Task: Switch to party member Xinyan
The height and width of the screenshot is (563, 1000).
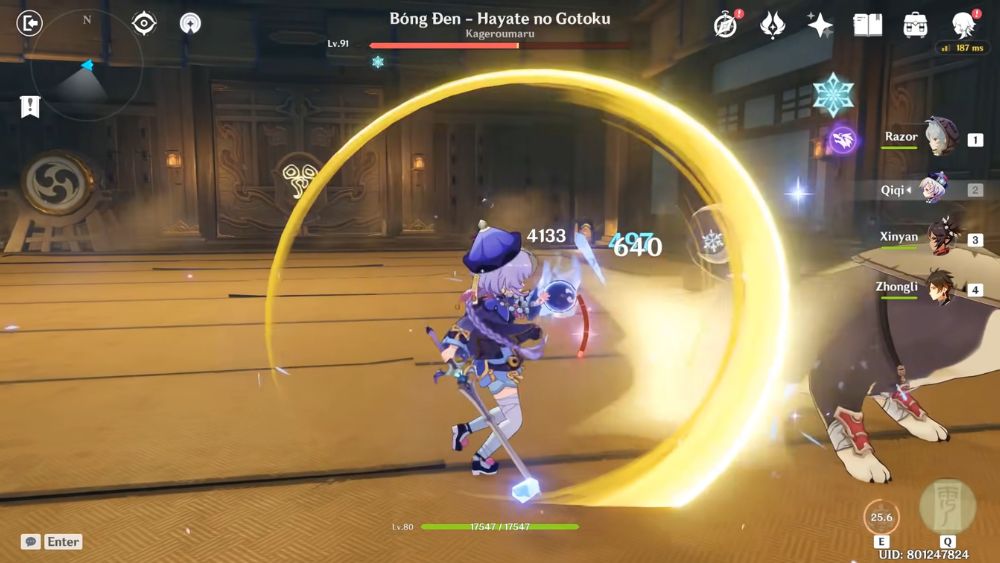Action: tap(940, 238)
